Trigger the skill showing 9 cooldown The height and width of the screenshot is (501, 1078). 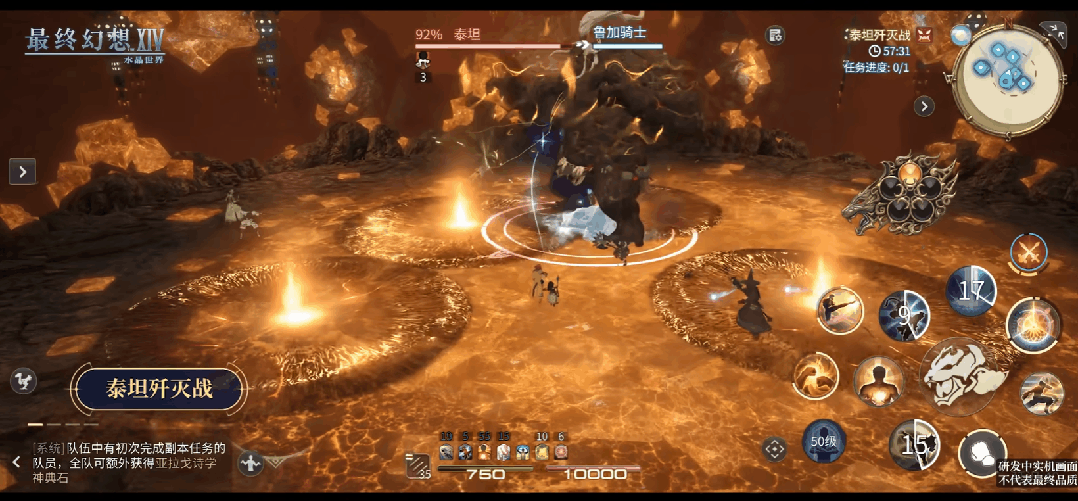(x=903, y=317)
